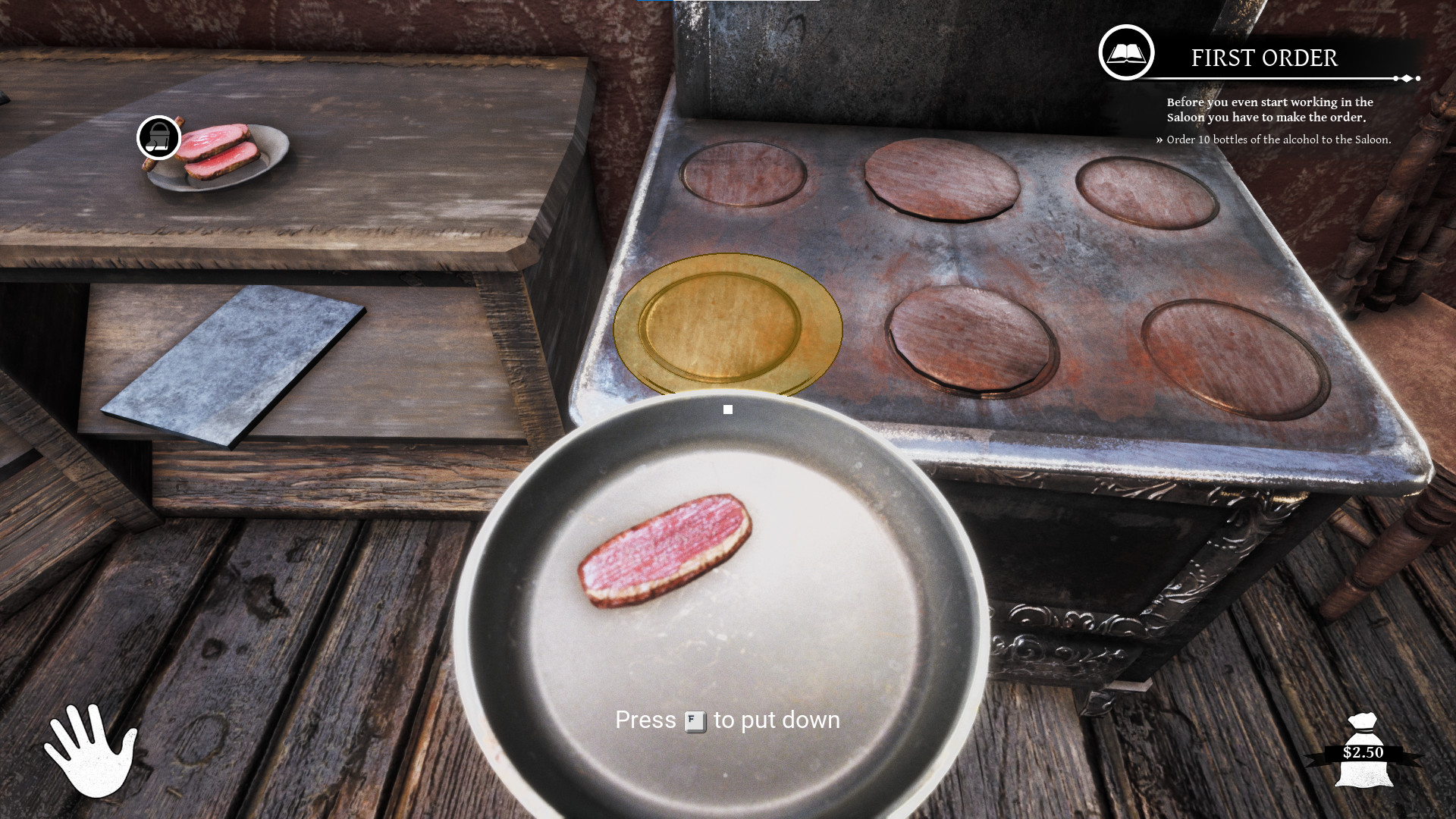Click the quest journal book icon
The image size is (1456, 819).
pos(1127,53)
